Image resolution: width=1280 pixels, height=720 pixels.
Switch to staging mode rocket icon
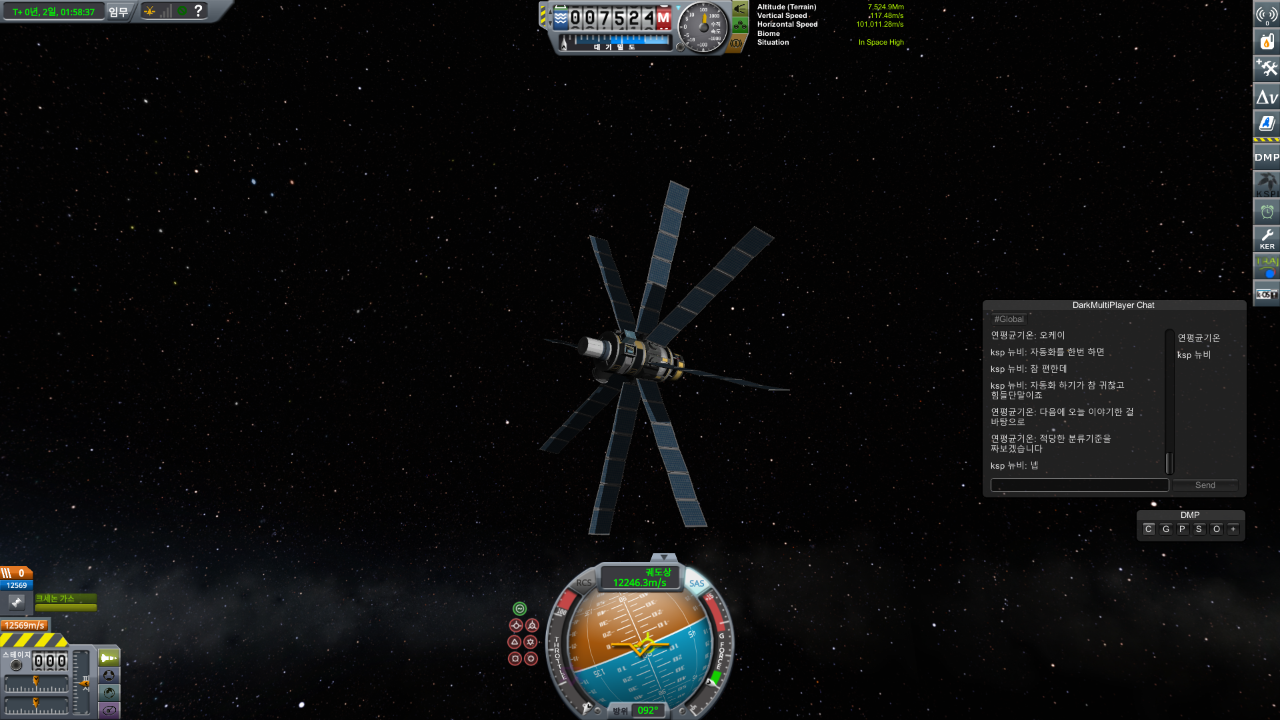tap(109, 657)
